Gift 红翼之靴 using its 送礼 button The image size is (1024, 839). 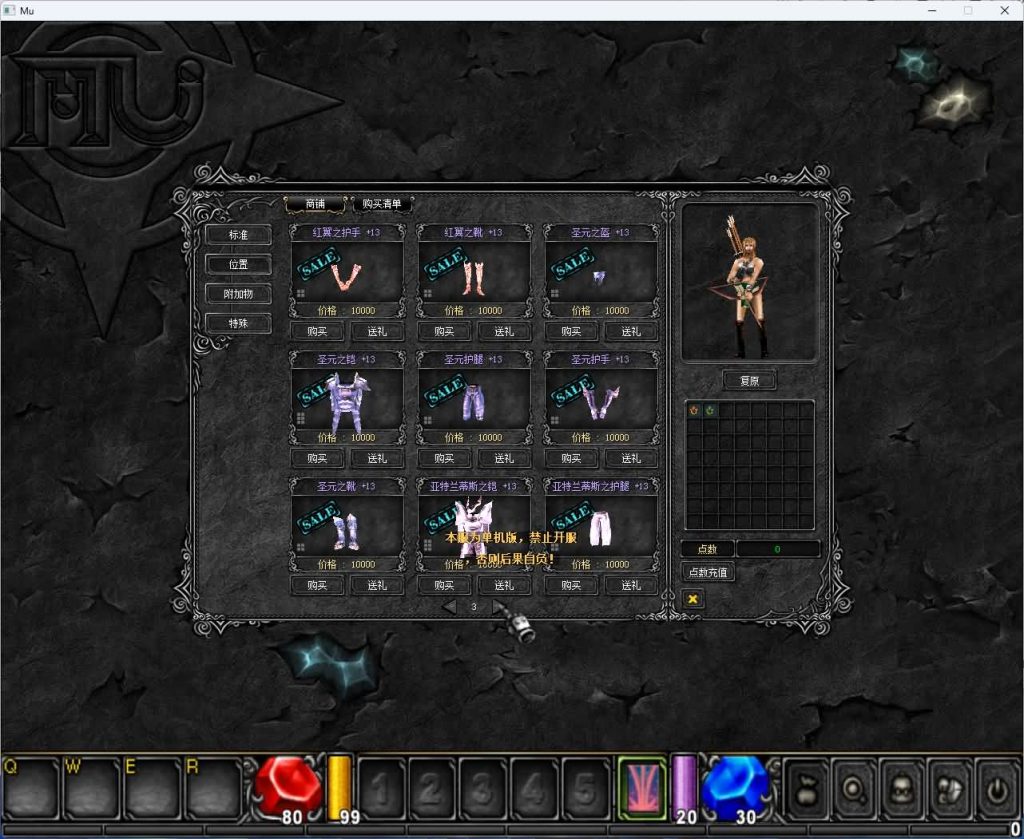click(504, 332)
